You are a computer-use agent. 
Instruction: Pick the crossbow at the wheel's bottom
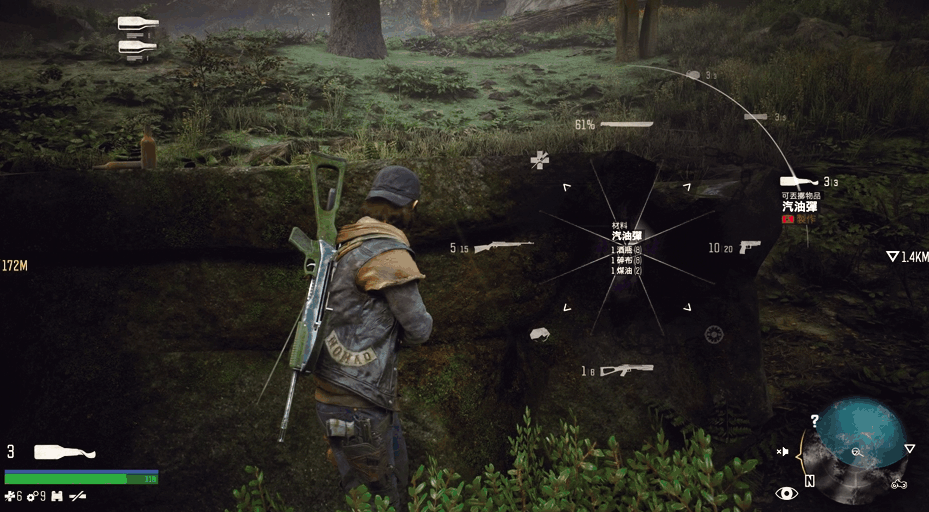pyautogui.click(x=626, y=370)
